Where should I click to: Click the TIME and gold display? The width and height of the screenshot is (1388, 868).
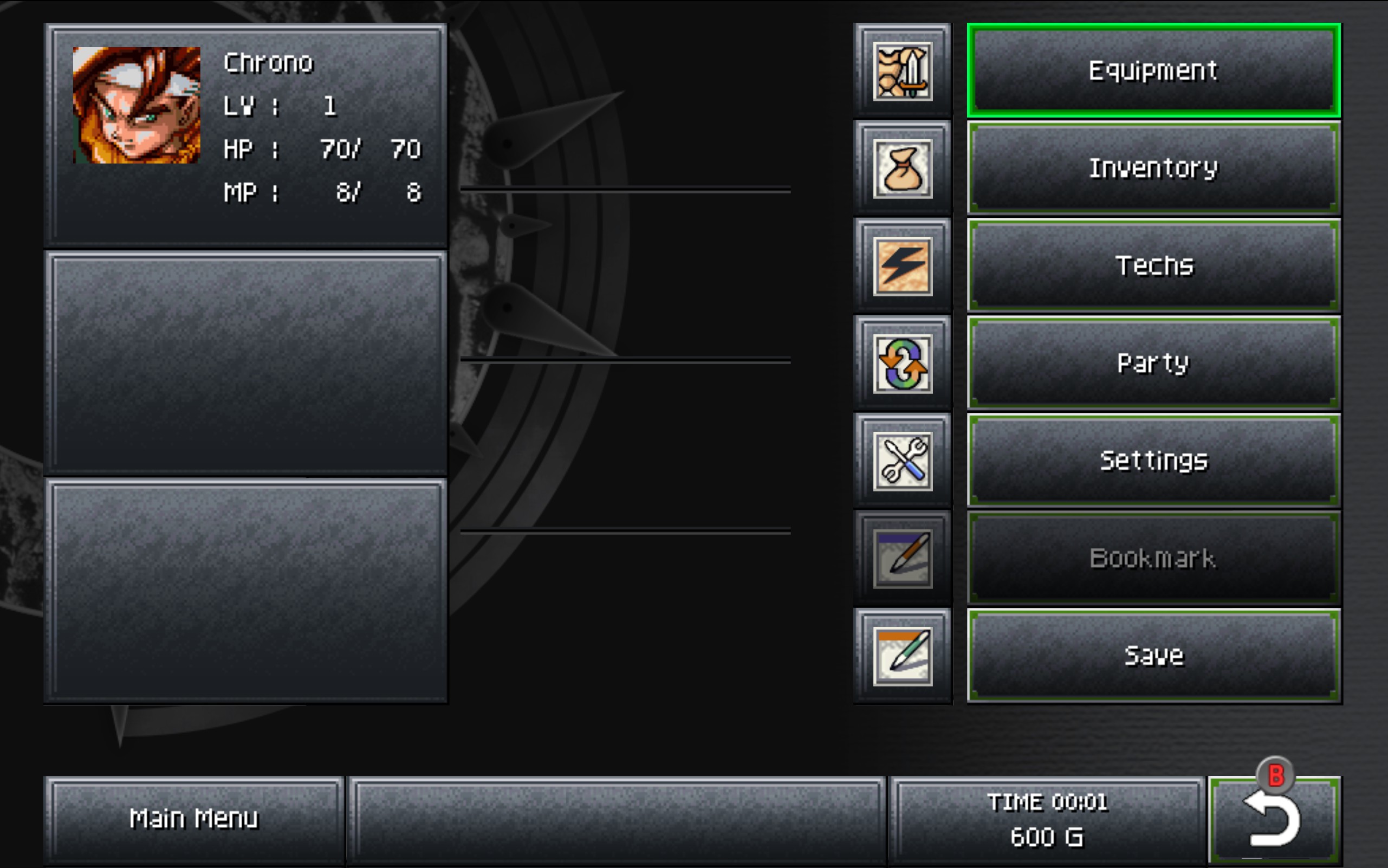coord(1048,818)
